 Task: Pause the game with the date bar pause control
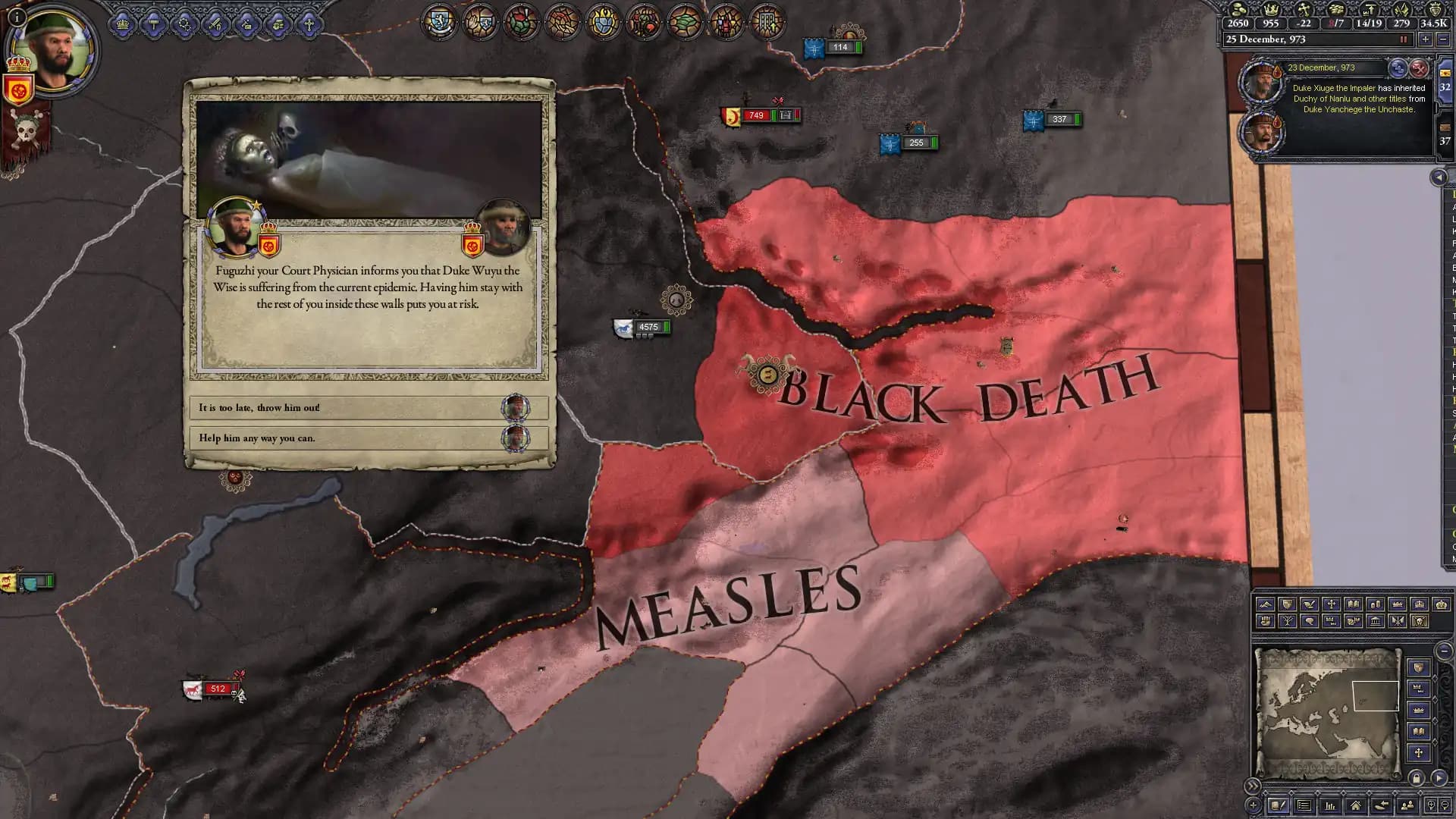tap(1403, 39)
